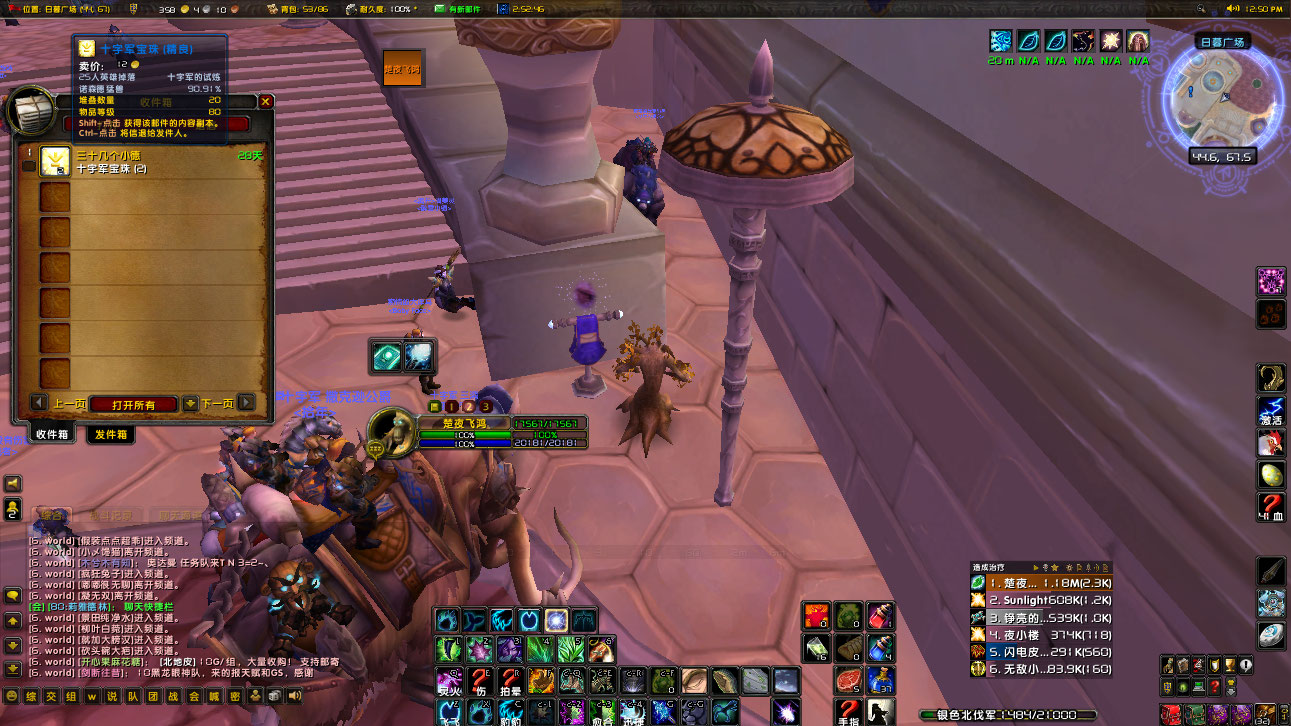Select the 战斗记录 chat tab
The width and height of the screenshot is (1291, 726).
coord(112,514)
